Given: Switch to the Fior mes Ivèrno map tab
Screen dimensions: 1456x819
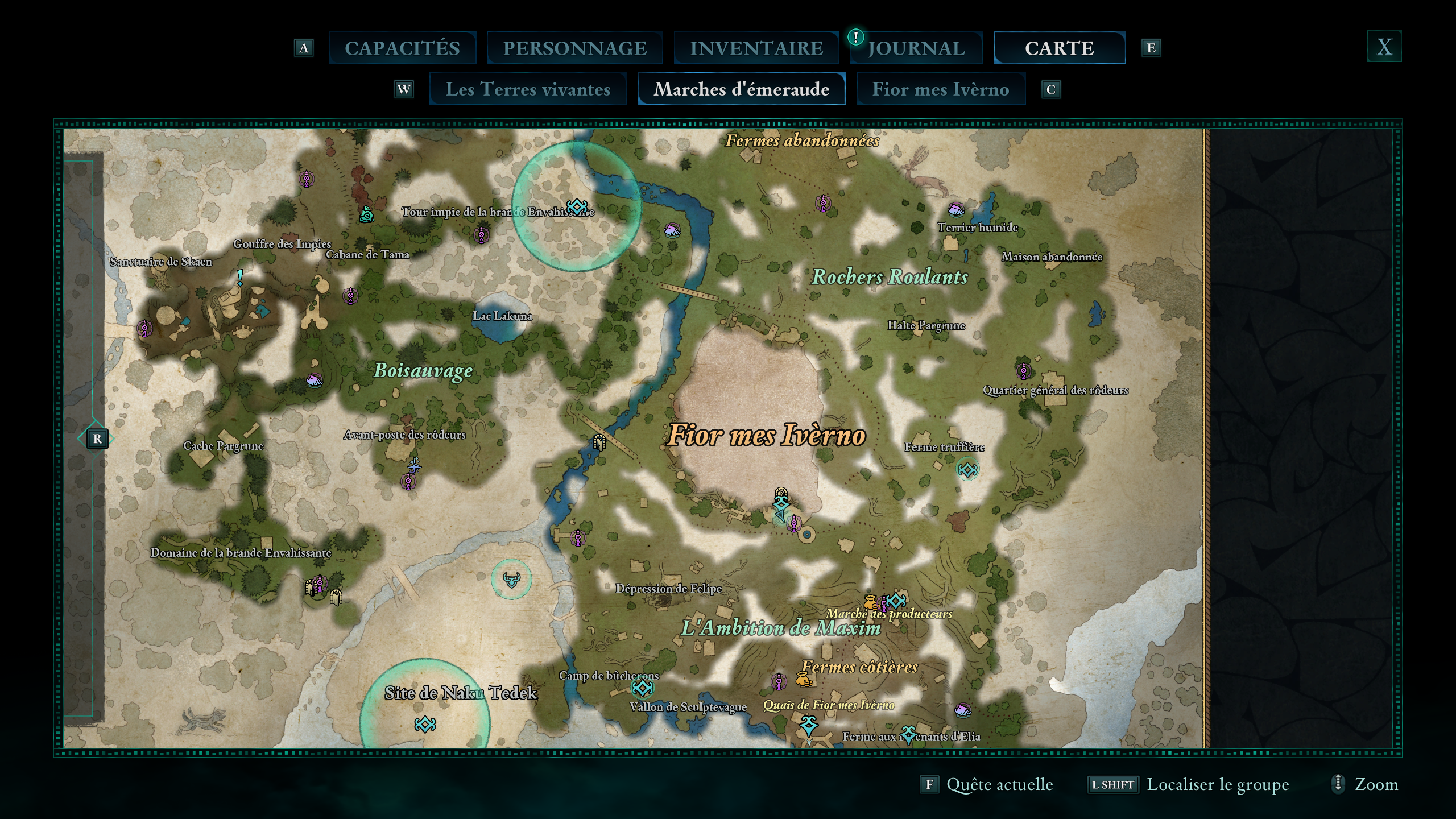Looking at the screenshot, I should (940, 89).
